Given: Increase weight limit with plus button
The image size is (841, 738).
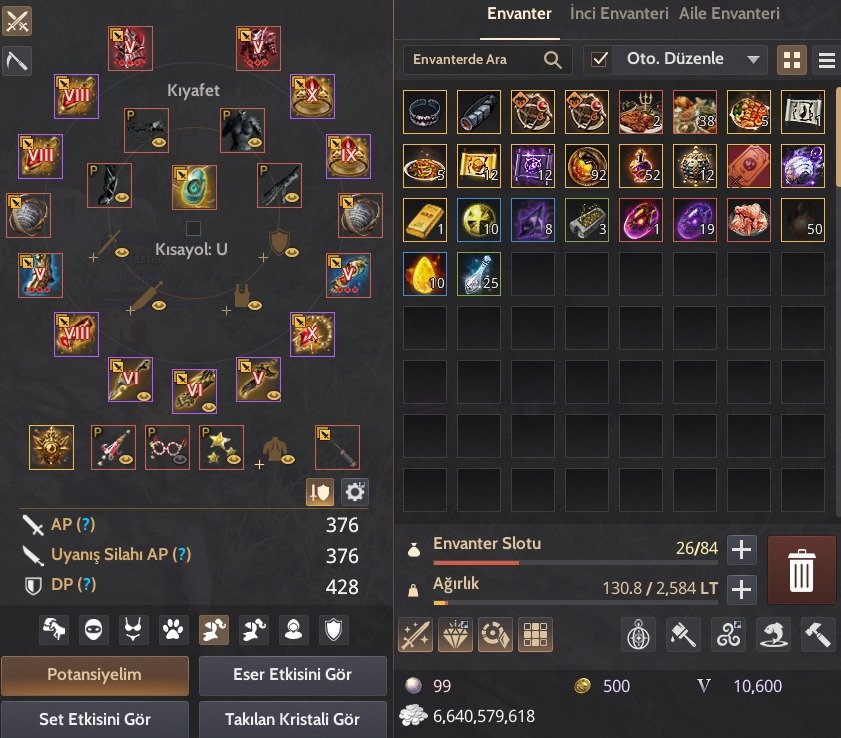Looking at the screenshot, I should click(741, 589).
